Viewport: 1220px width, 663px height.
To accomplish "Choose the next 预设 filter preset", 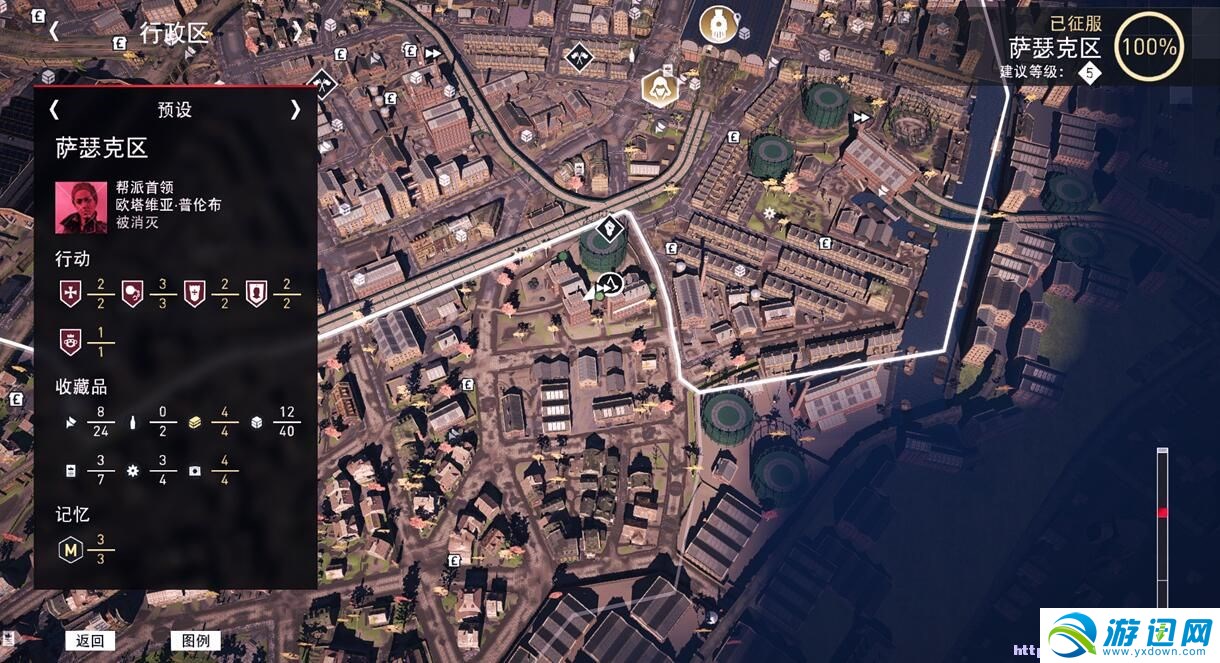I will click(x=295, y=109).
